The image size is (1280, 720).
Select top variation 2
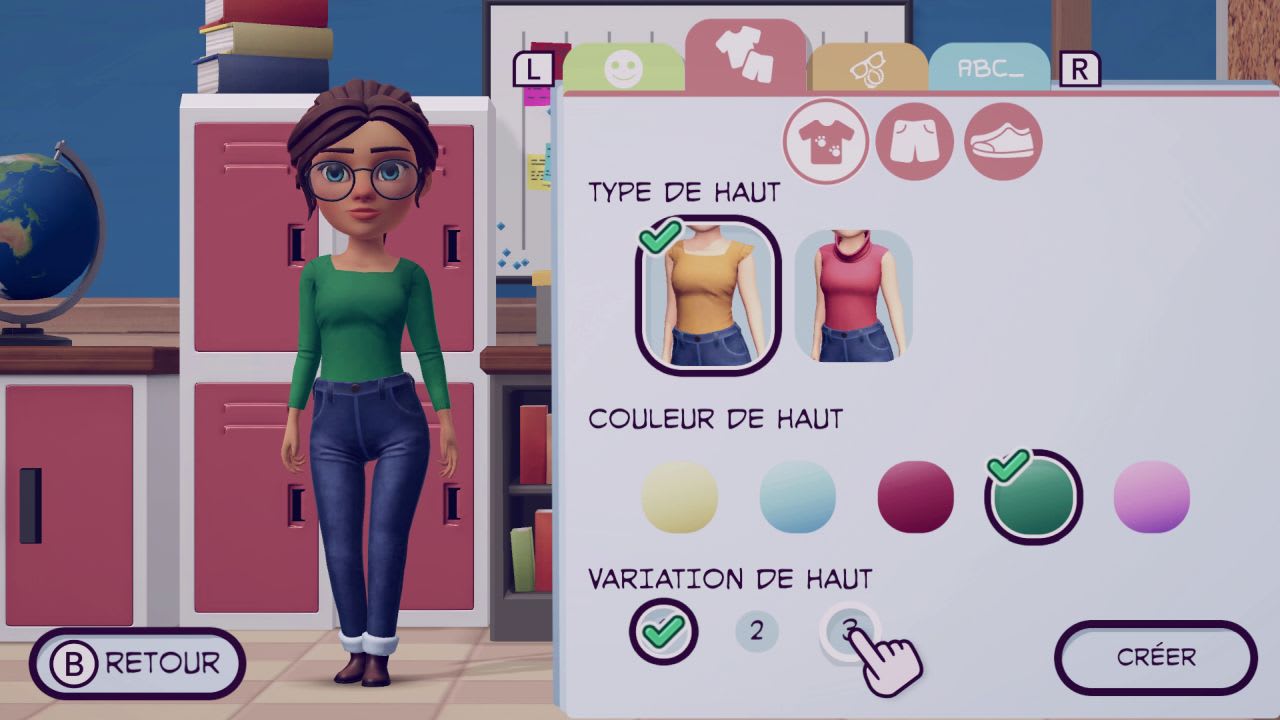[757, 632]
